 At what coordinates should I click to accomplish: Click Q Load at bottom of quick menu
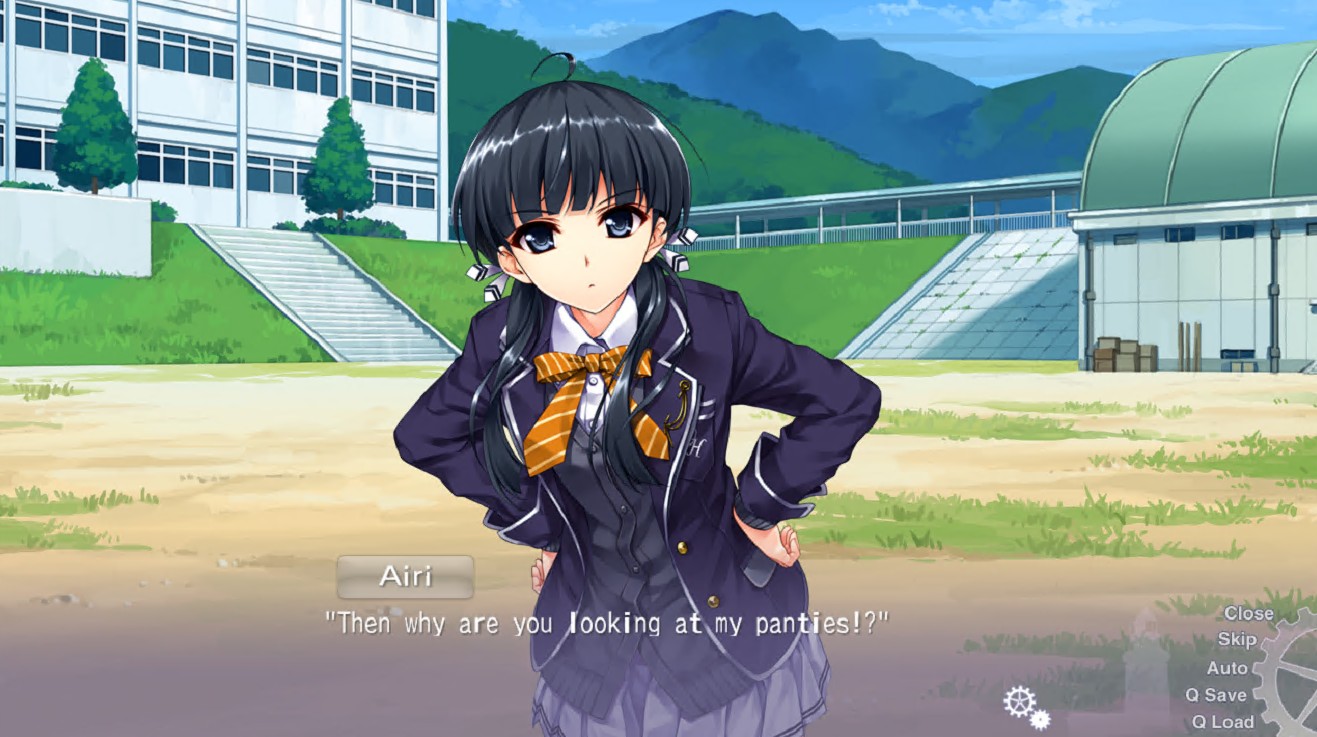[1226, 721]
